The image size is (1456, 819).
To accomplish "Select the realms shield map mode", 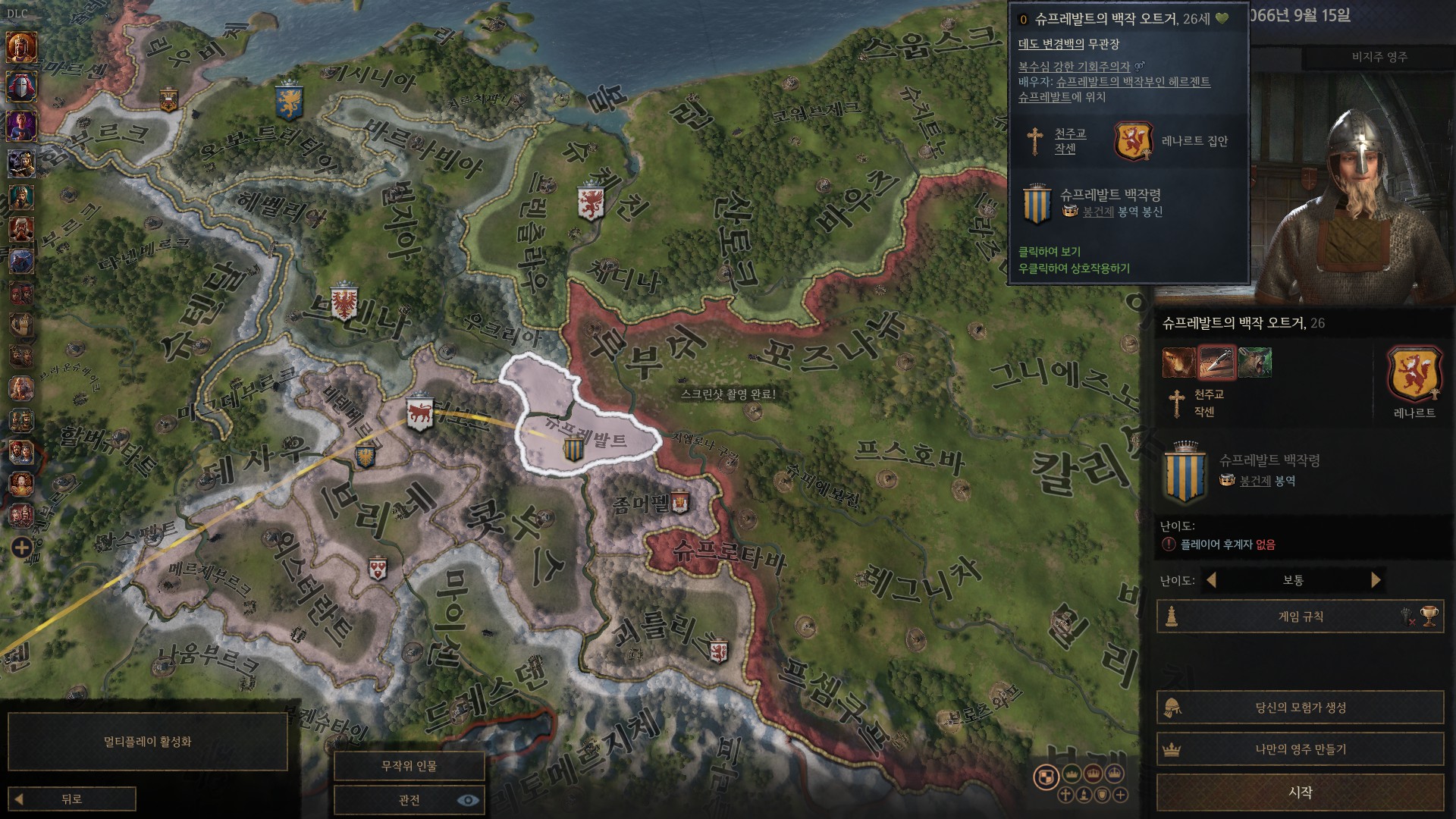I will 1046,777.
